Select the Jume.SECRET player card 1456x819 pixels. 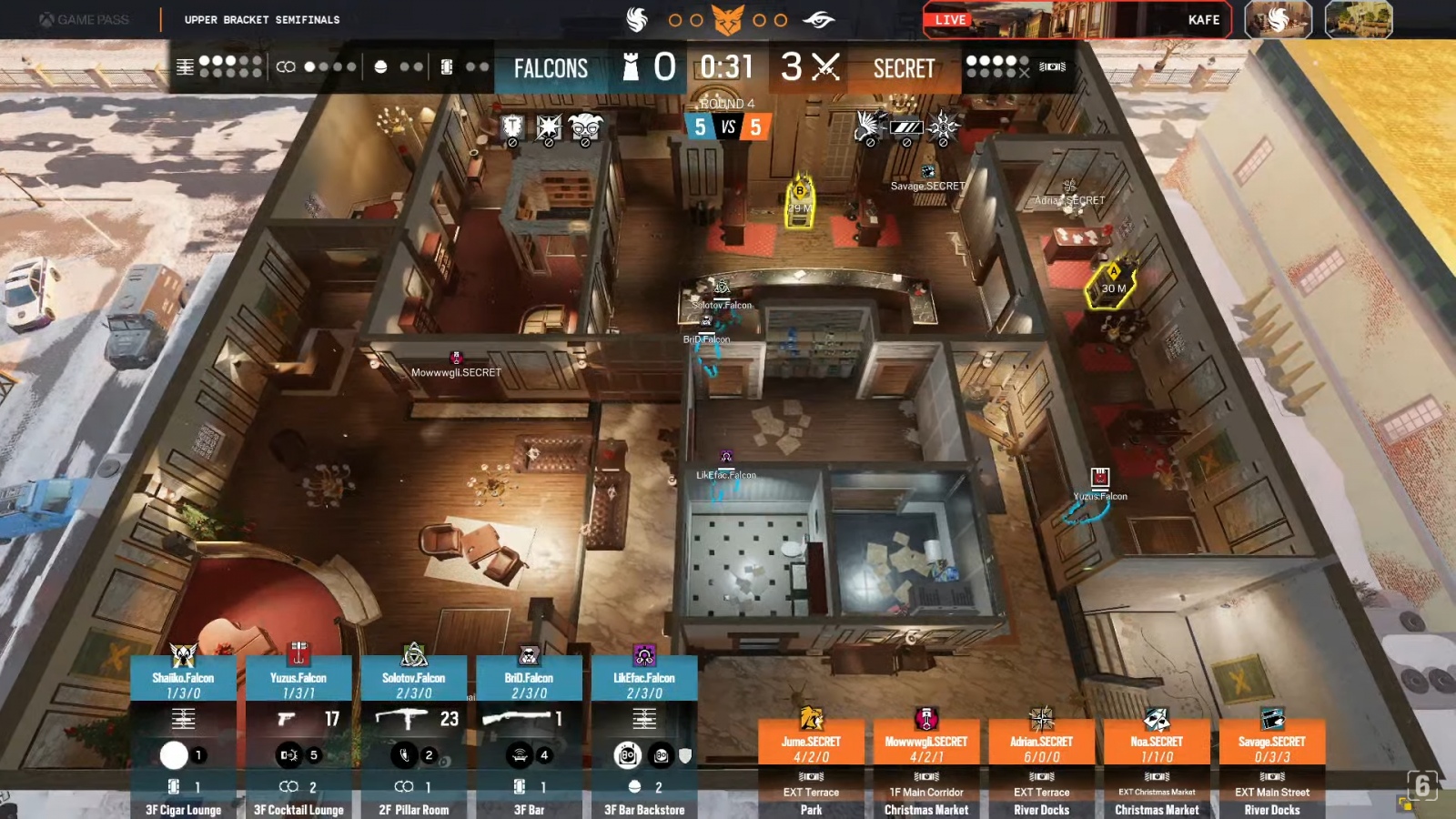click(x=811, y=748)
